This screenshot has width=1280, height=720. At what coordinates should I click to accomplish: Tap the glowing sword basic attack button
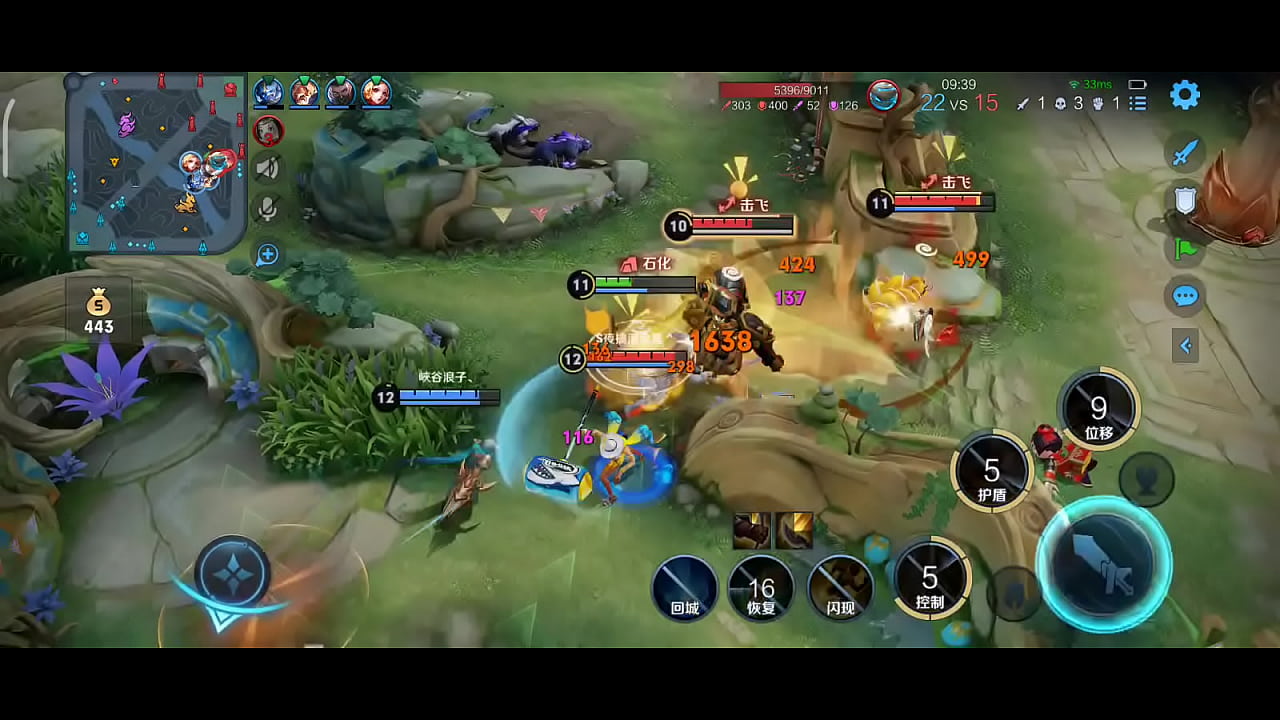(x=1103, y=564)
